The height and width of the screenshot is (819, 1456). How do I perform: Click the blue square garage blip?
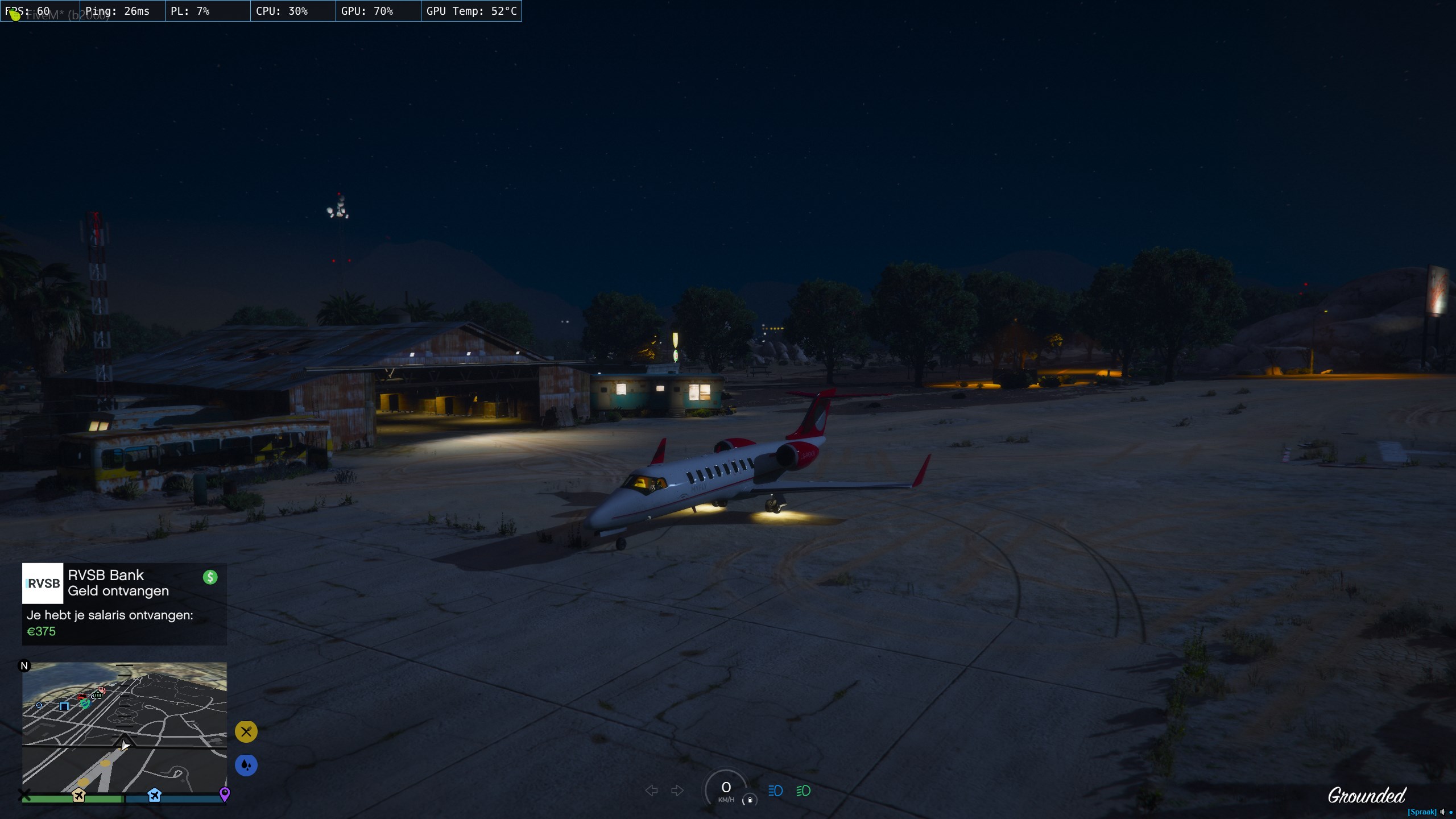(64, 706)
